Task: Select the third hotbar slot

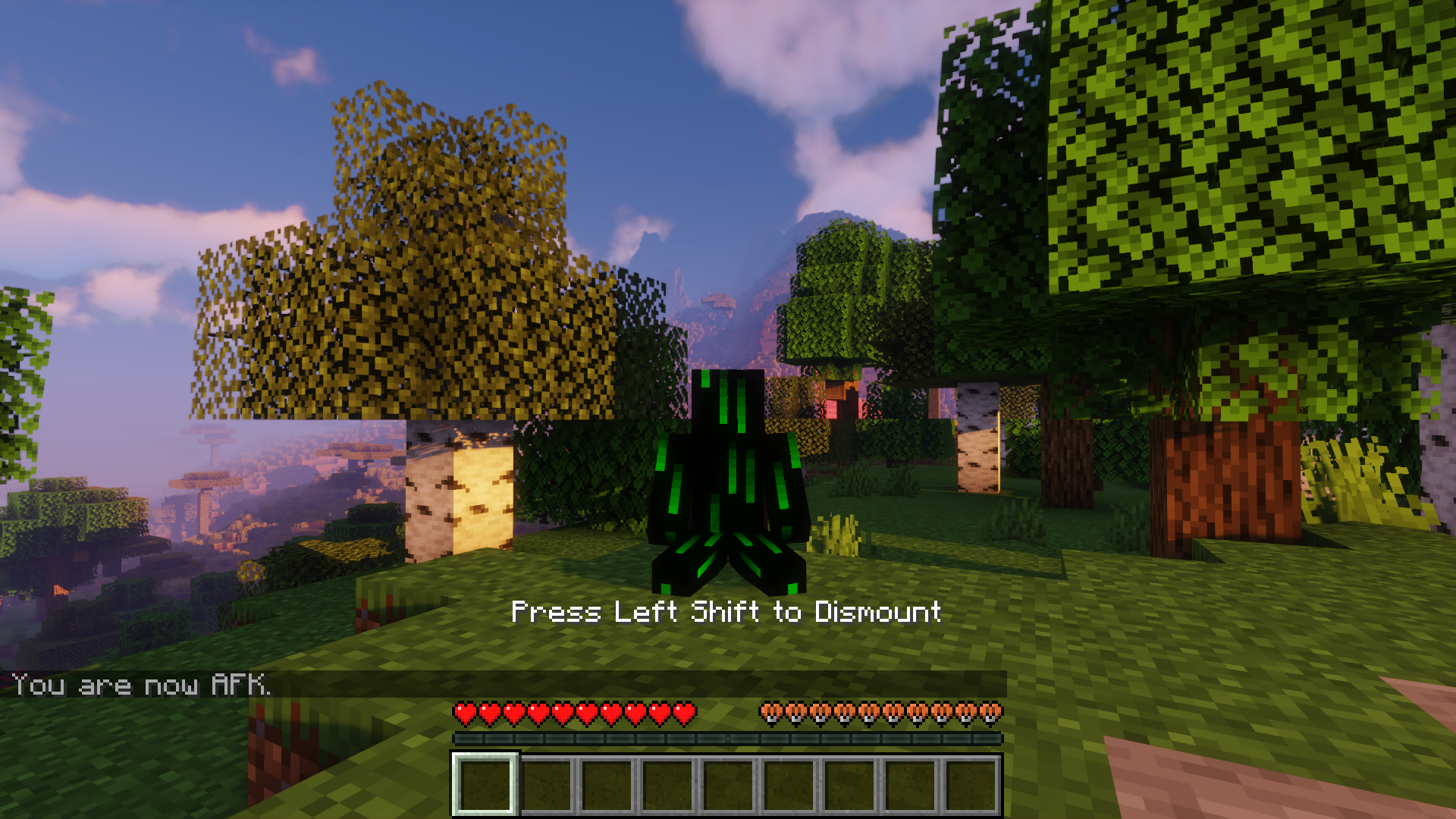Action: tap(607, 781)
